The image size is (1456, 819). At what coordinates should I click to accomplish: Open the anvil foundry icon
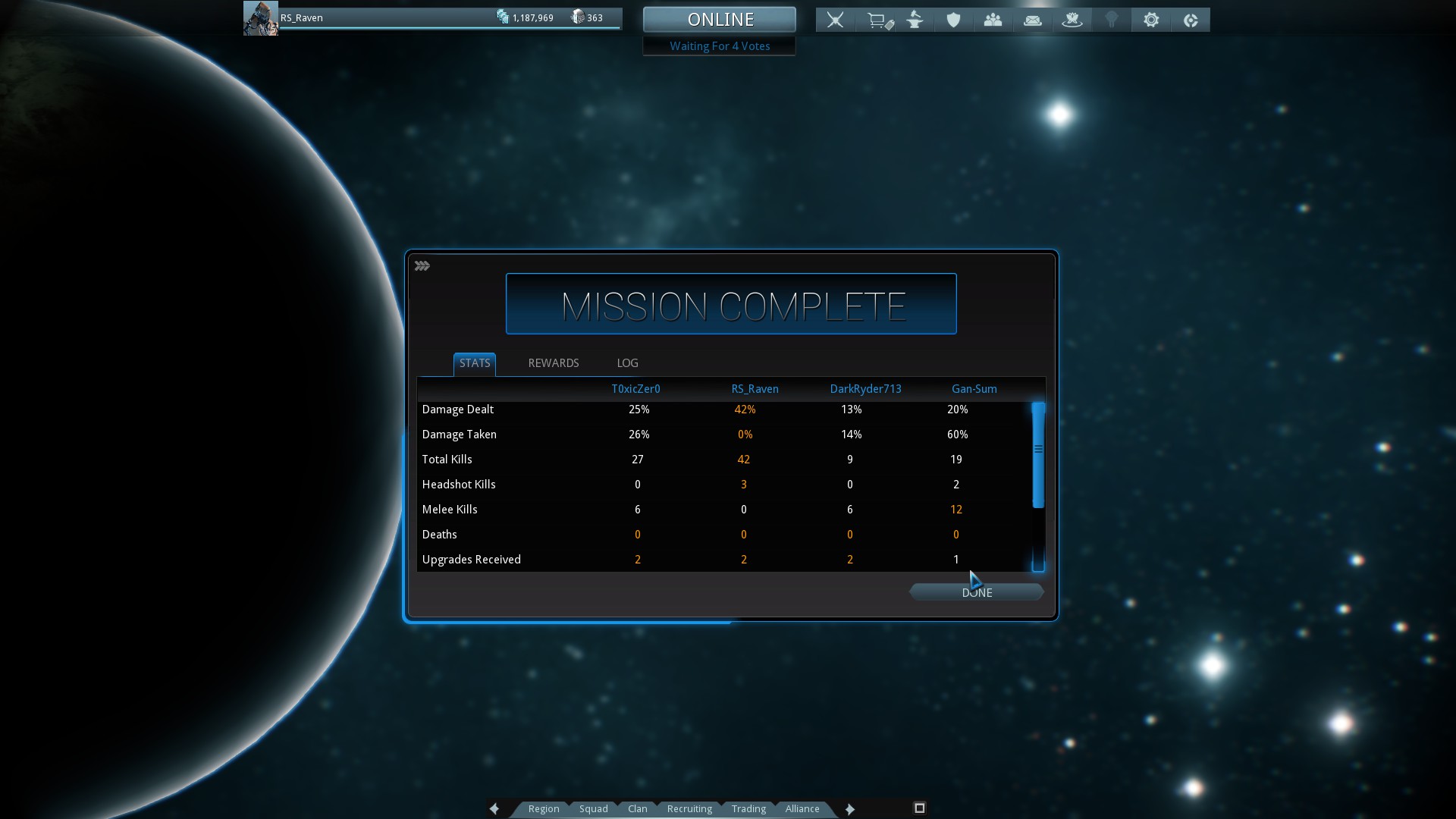pos(915,20)
